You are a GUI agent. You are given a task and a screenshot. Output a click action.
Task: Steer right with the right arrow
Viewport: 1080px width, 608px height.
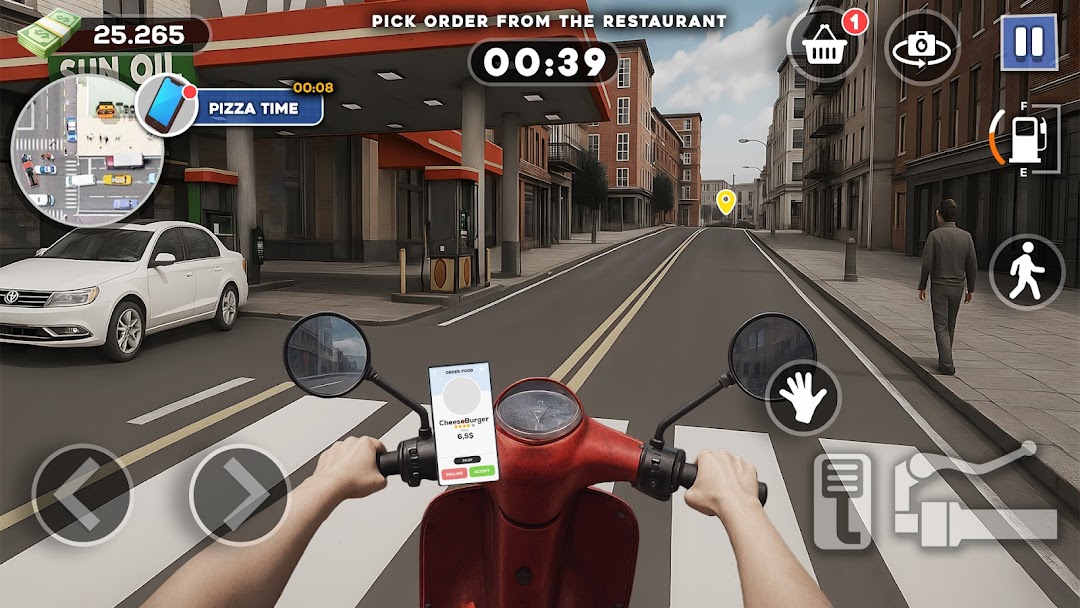click(x=239, y=494)
